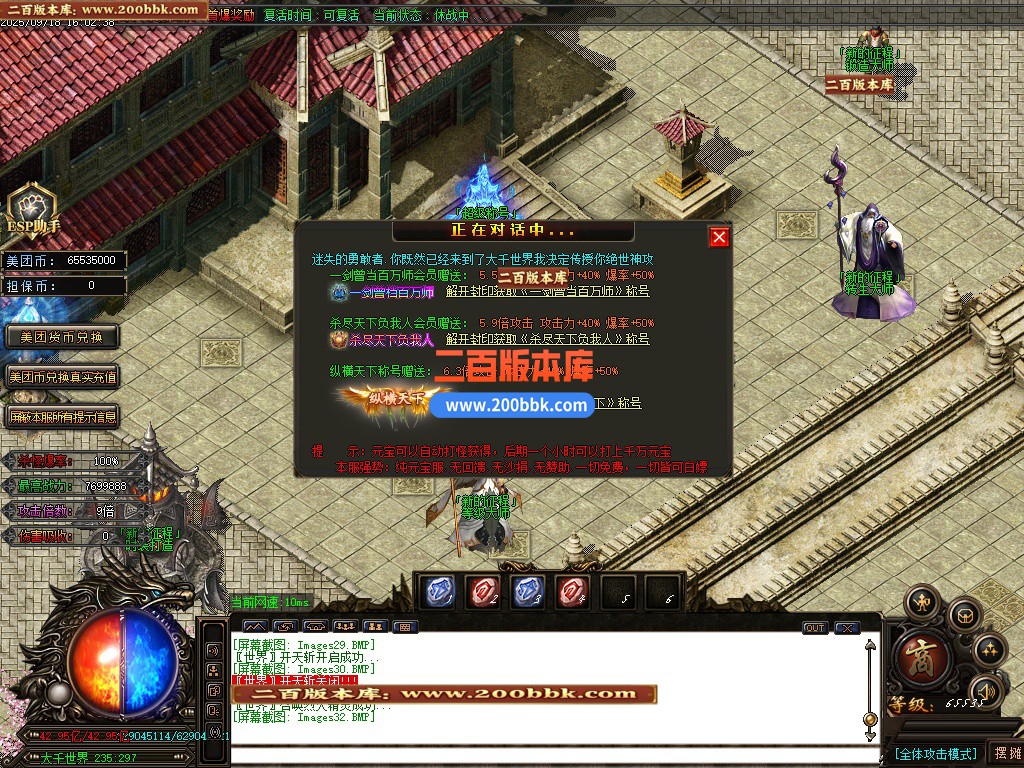Open the cube bag round icon
Image resolution: width=1024 pixels, height=768 pixels.
965,614
